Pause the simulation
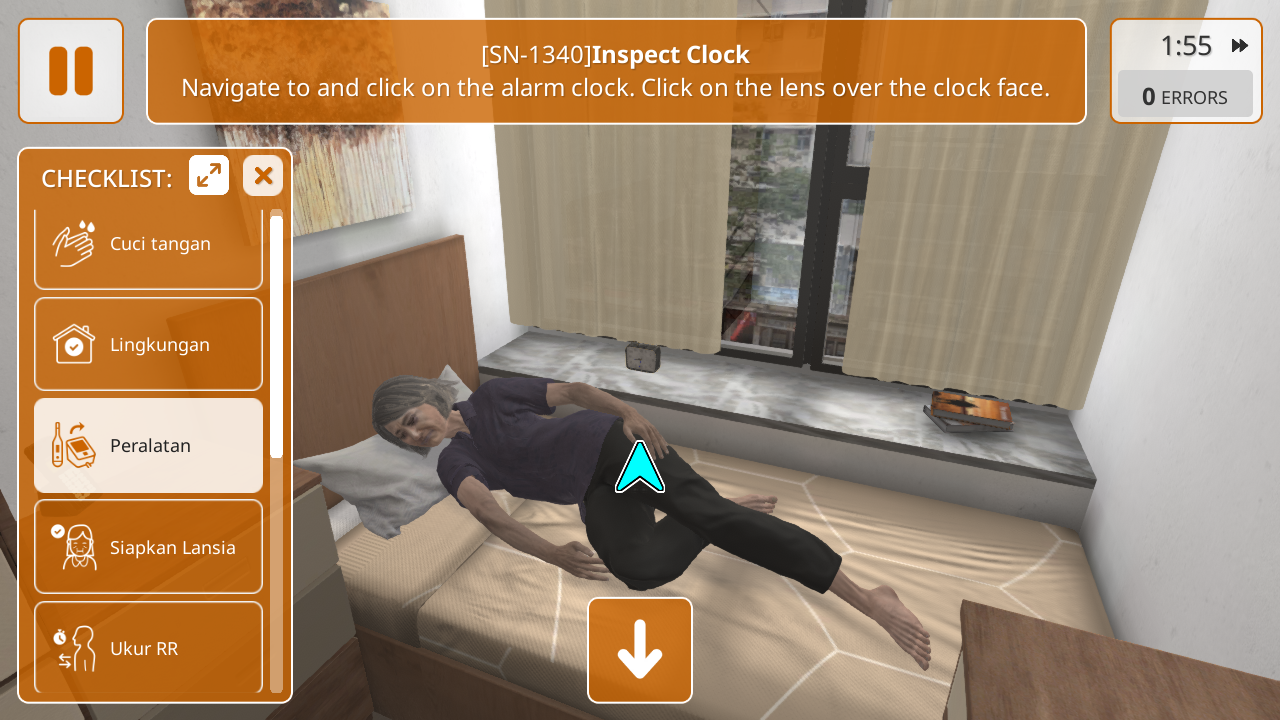The image size is (1280, 720). pyautogui.click(x=71, y=71)
